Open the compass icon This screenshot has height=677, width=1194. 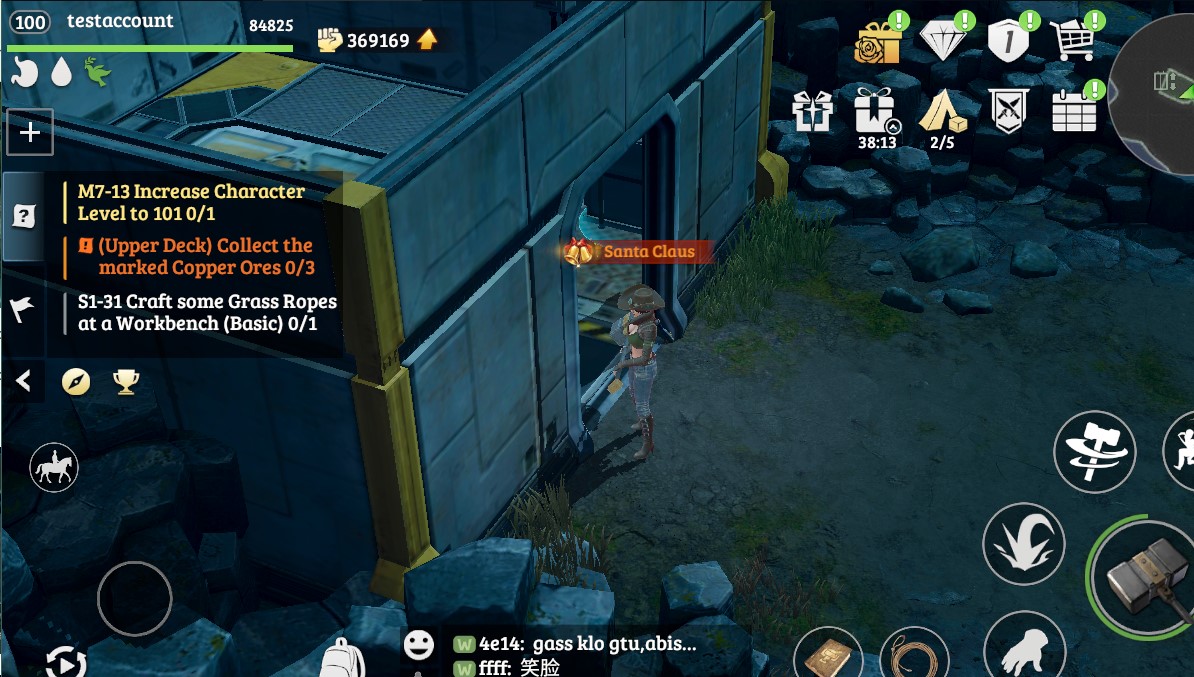pos(76,381)
